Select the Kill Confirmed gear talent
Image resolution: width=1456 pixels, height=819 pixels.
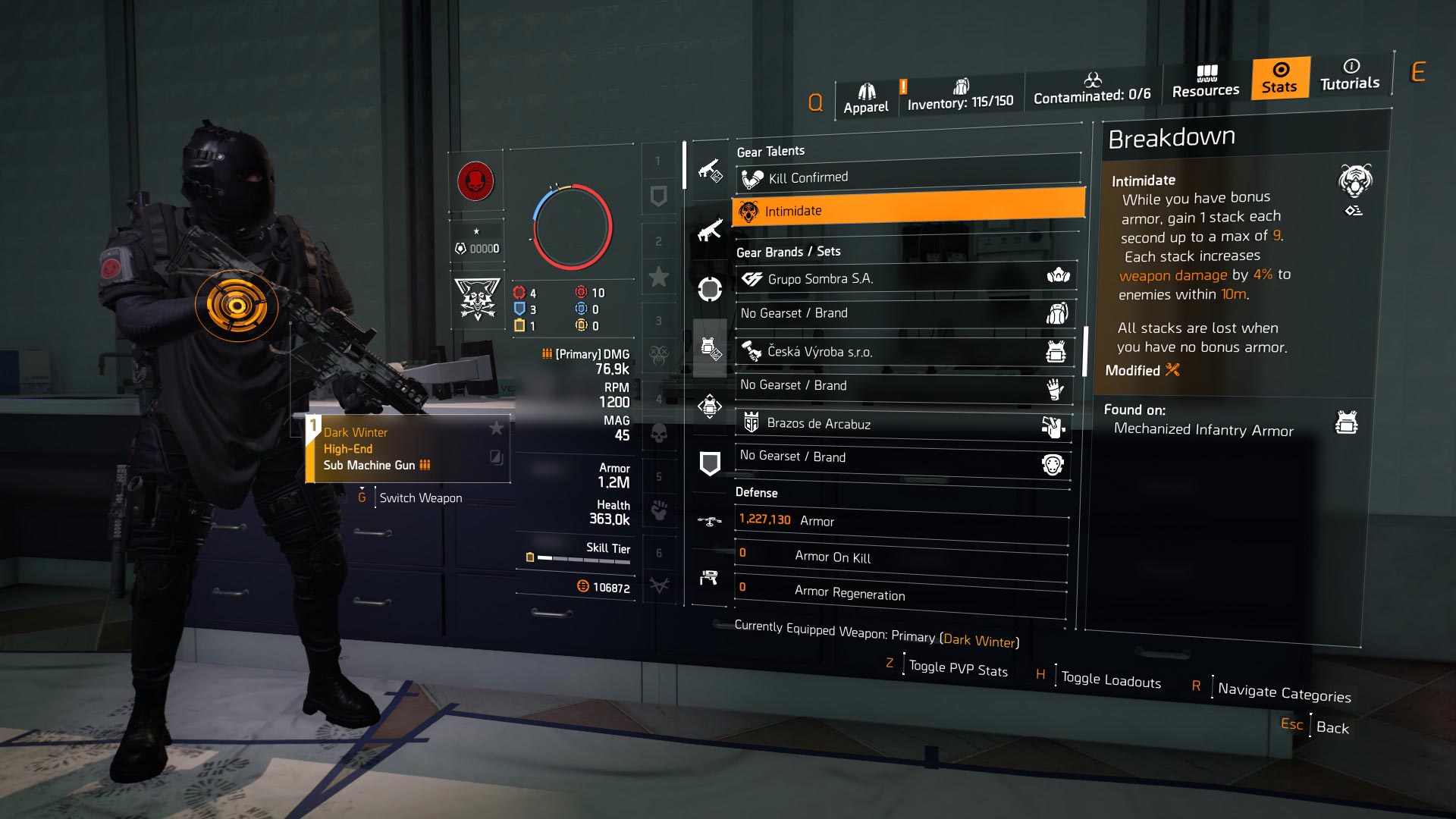[908, 178]
